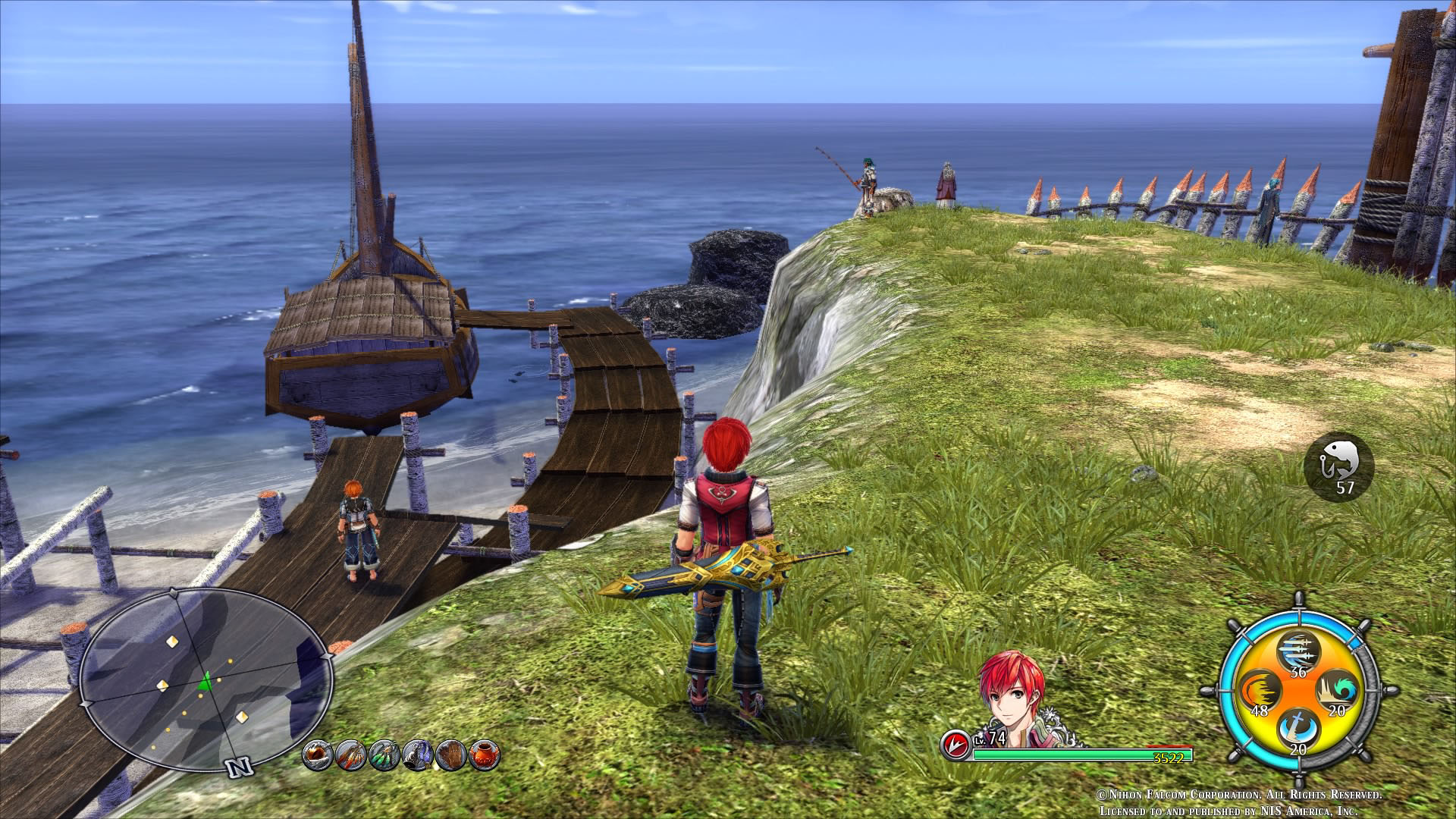
Task: Select the green feather accessory icon
Action: tap(384, 755)
